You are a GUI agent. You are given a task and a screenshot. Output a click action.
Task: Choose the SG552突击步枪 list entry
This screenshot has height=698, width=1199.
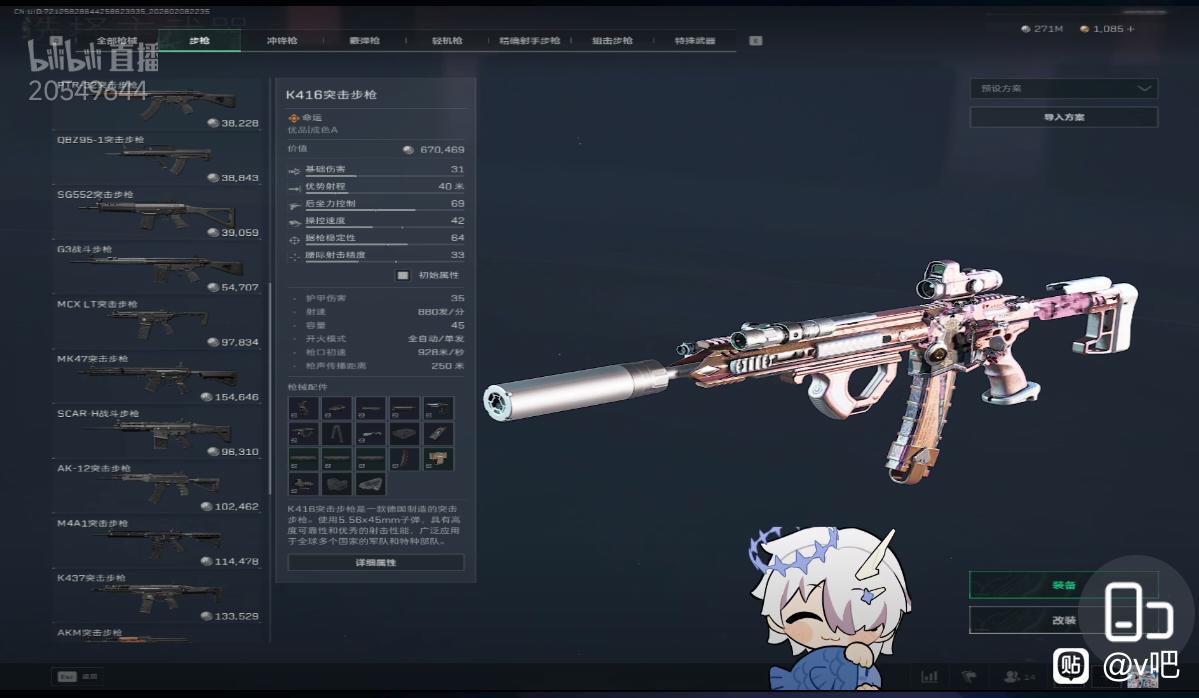158,213
